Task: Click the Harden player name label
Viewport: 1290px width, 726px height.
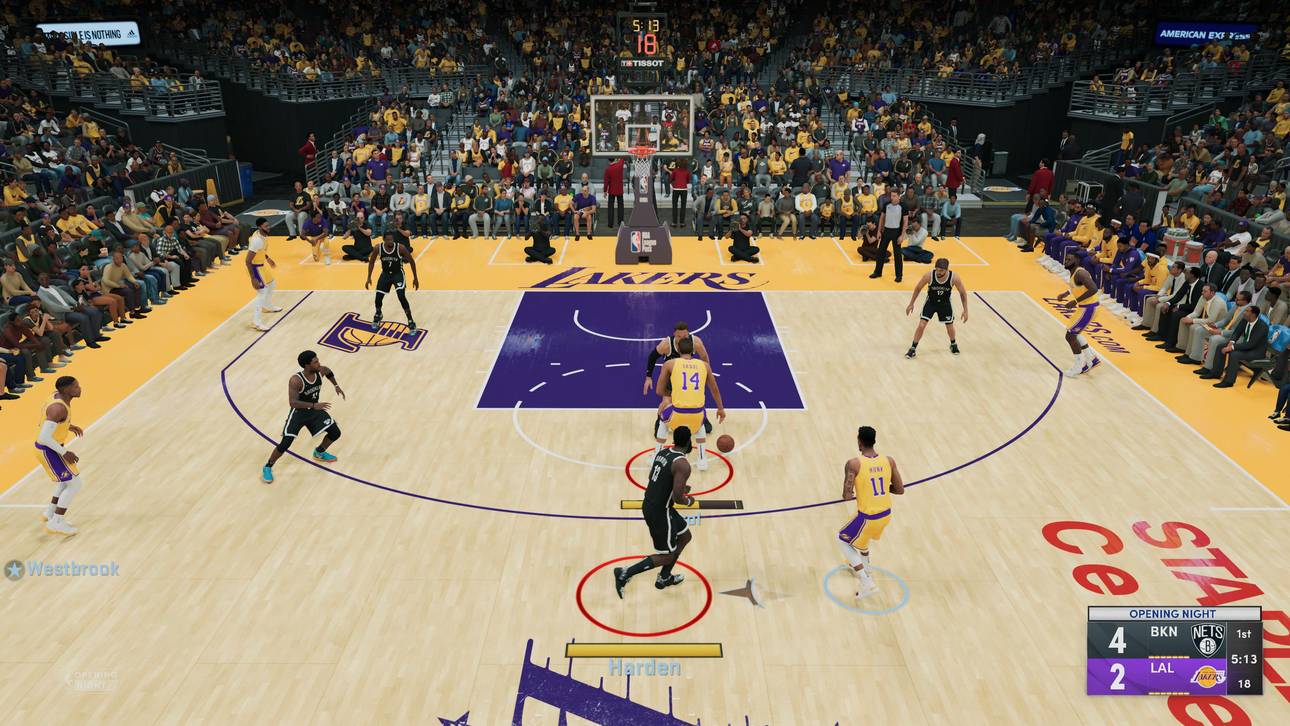Action: coord(644,667)
